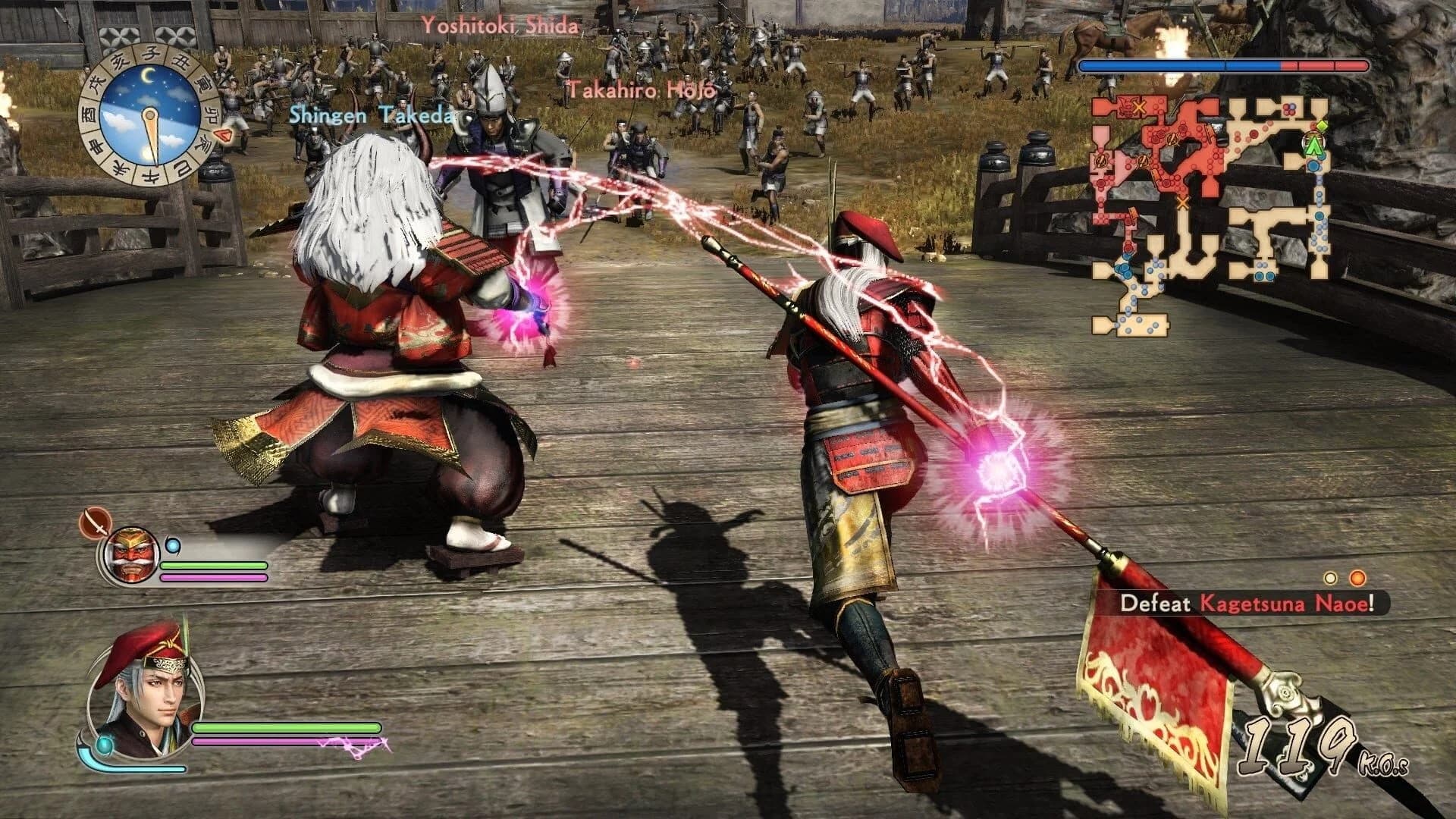Select the 'Takahiro Hōjō' enemy name label
Viewport: 1456px width, 819px height.
click(641, 89)
